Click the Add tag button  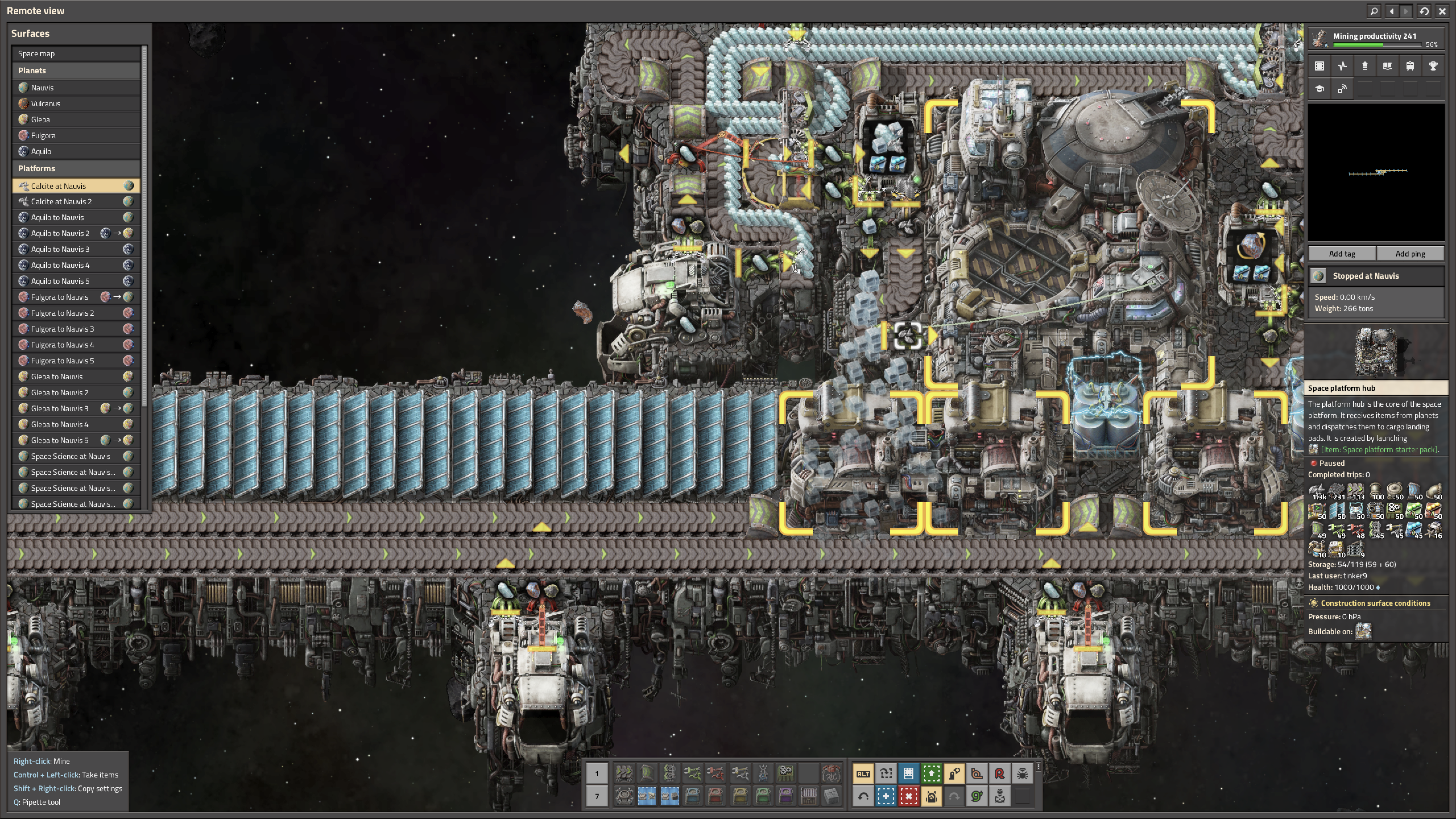(1342, 254)
